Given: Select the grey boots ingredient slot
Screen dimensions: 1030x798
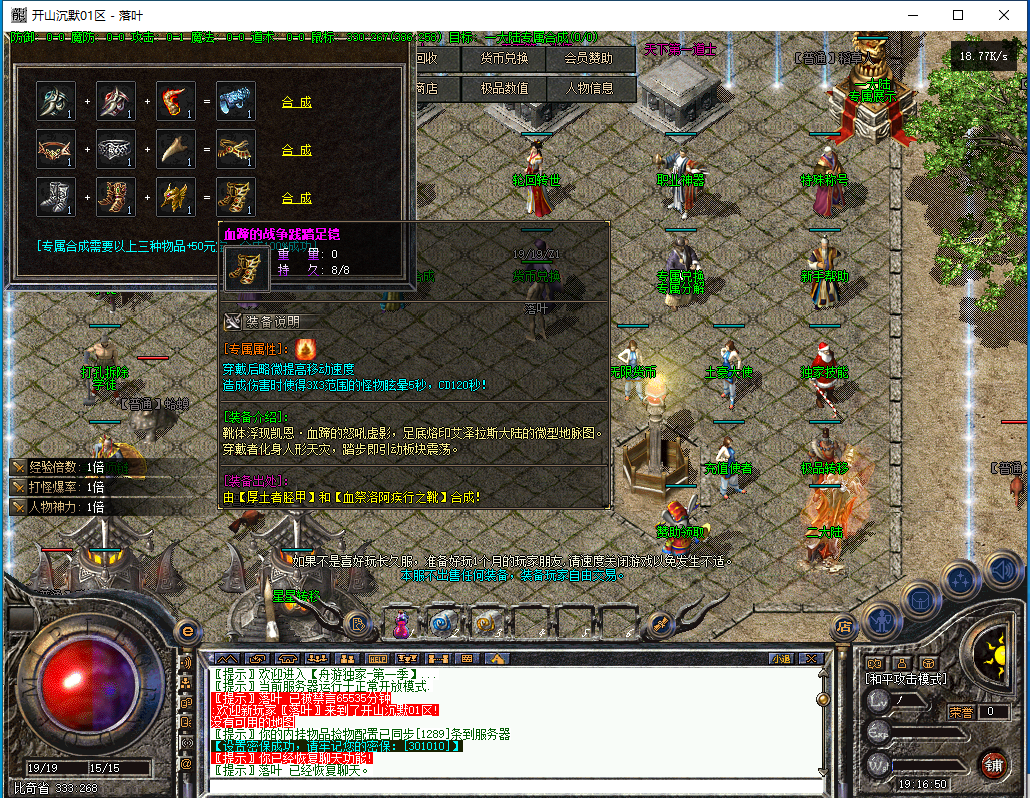Looking at the screenshot, I should (56, 197).
